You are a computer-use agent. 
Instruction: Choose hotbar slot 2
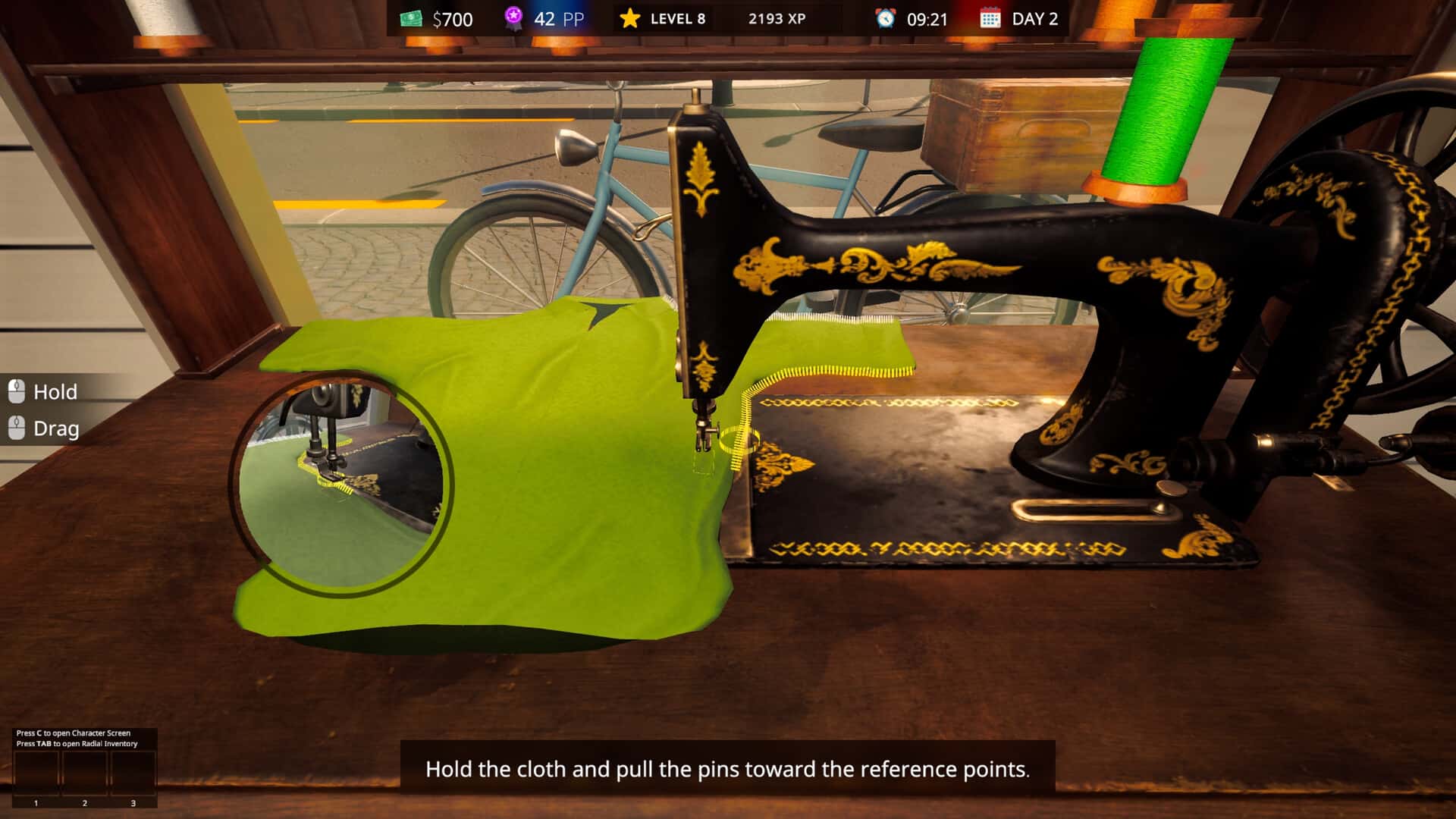85,773
